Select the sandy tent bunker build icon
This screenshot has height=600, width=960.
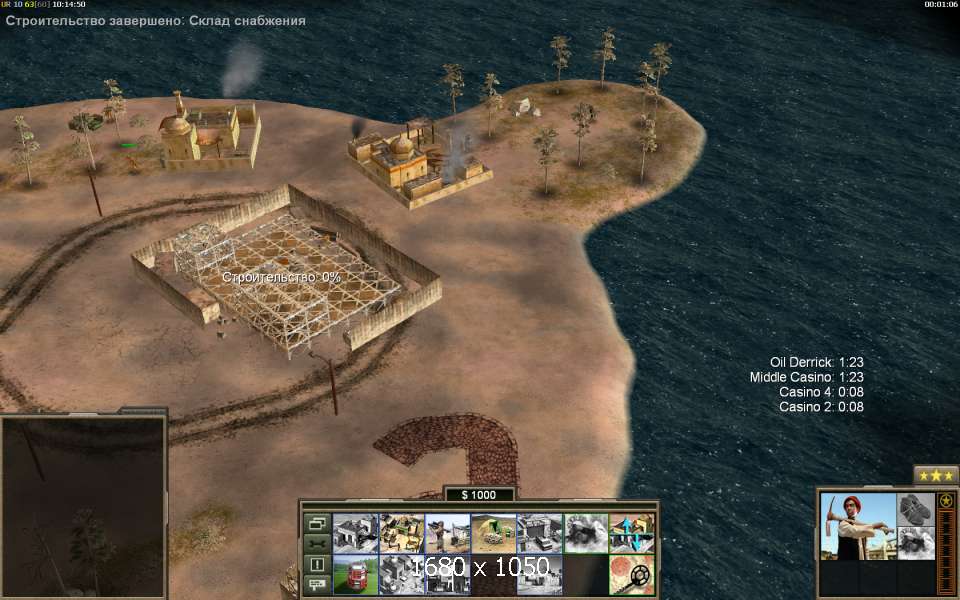click(493, 534)
